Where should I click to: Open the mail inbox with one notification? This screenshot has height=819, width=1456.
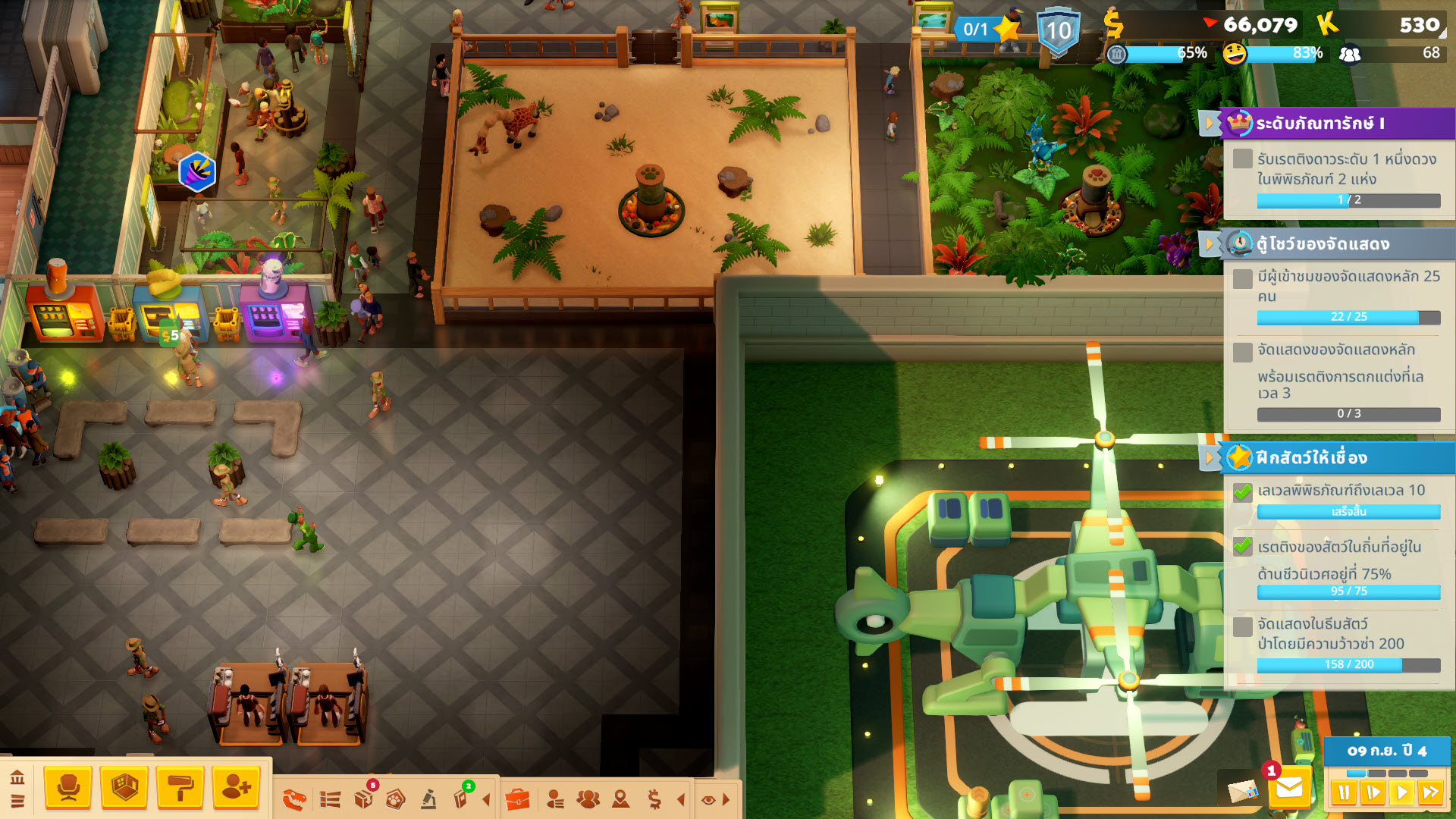pyautogui.click(x=1289, y=789)
